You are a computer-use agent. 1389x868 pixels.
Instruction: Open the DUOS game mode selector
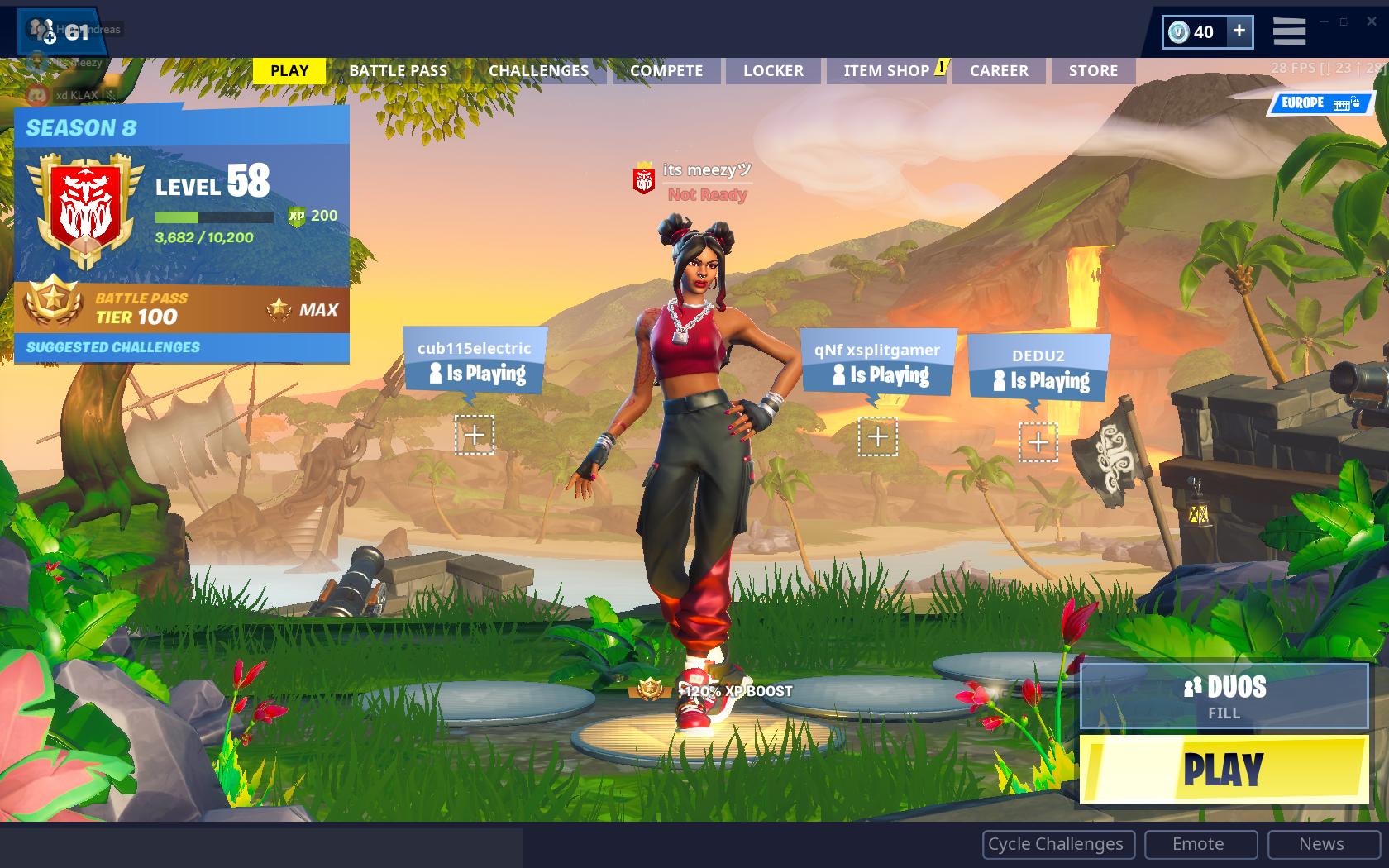click(1223, 696)
